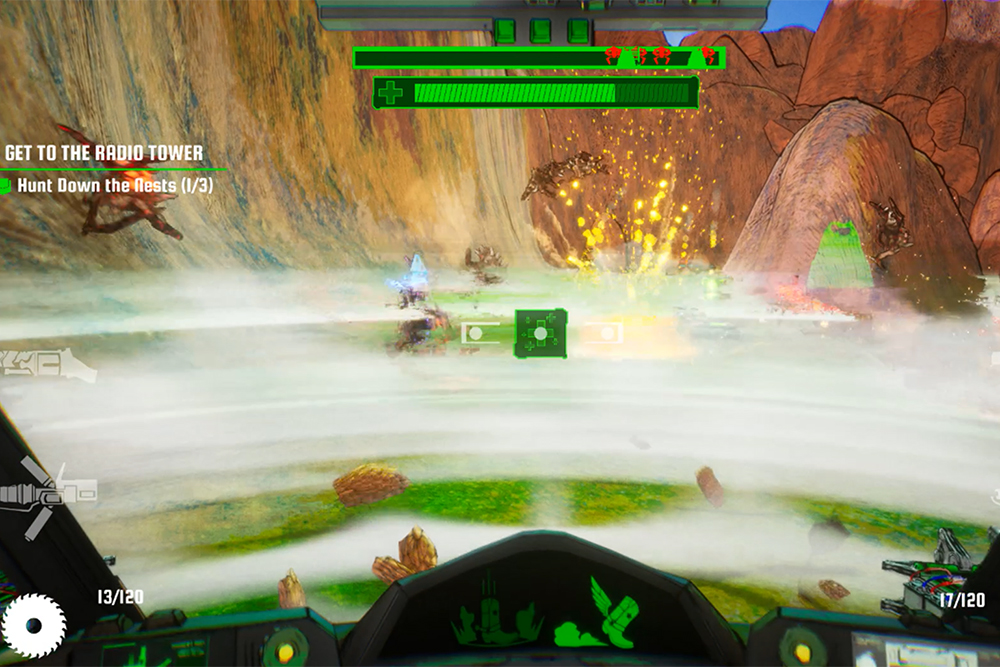Viewport: 1000px width, 667px height.
Task: Choose the highlighted green center weapon selector
Action: coord(541,333)
